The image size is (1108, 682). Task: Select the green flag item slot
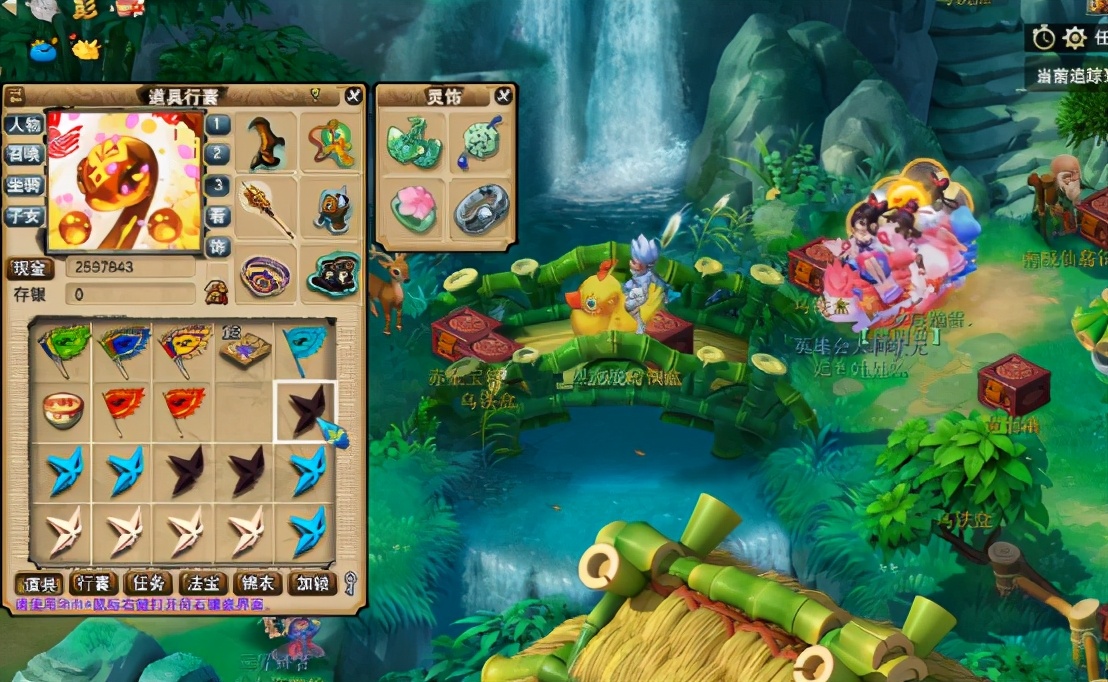coord(62,348)
